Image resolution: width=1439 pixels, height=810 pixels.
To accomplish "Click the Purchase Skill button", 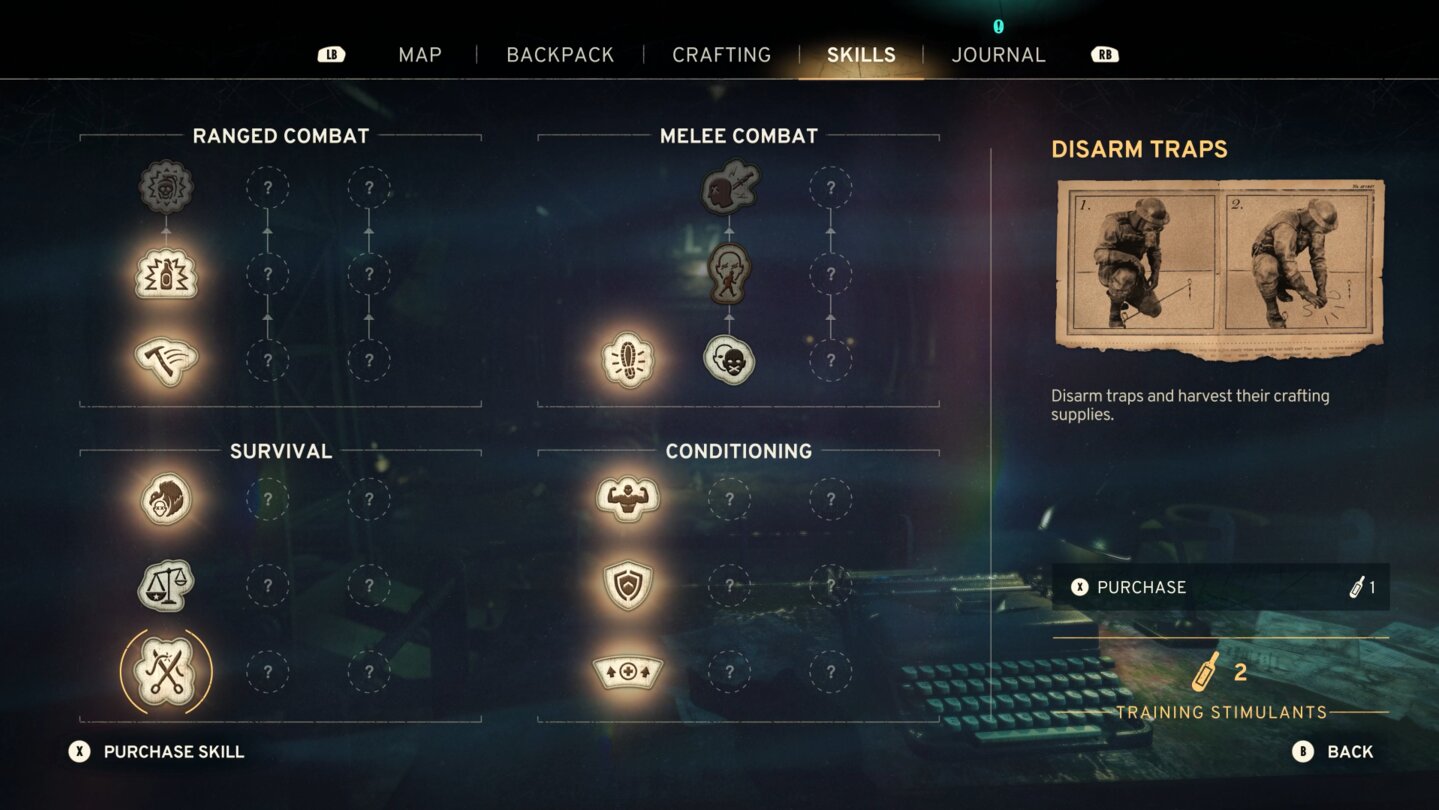I will tap(157, 752).
